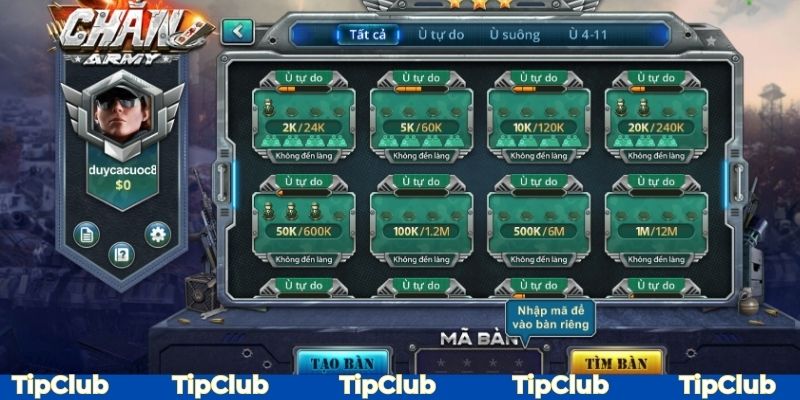Open the settings gear icon
Screen dimensions: 800x400
(x=157, y=234)
